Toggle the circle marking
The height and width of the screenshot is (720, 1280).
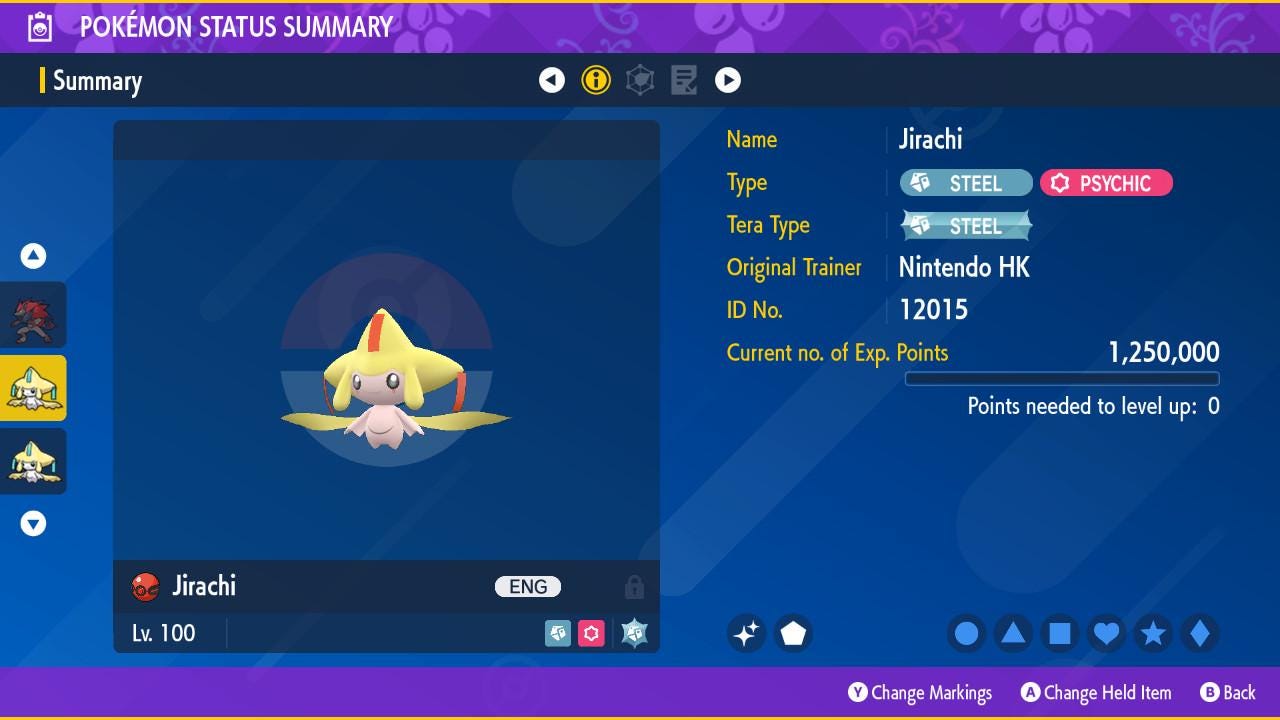[x=966, y=633]
